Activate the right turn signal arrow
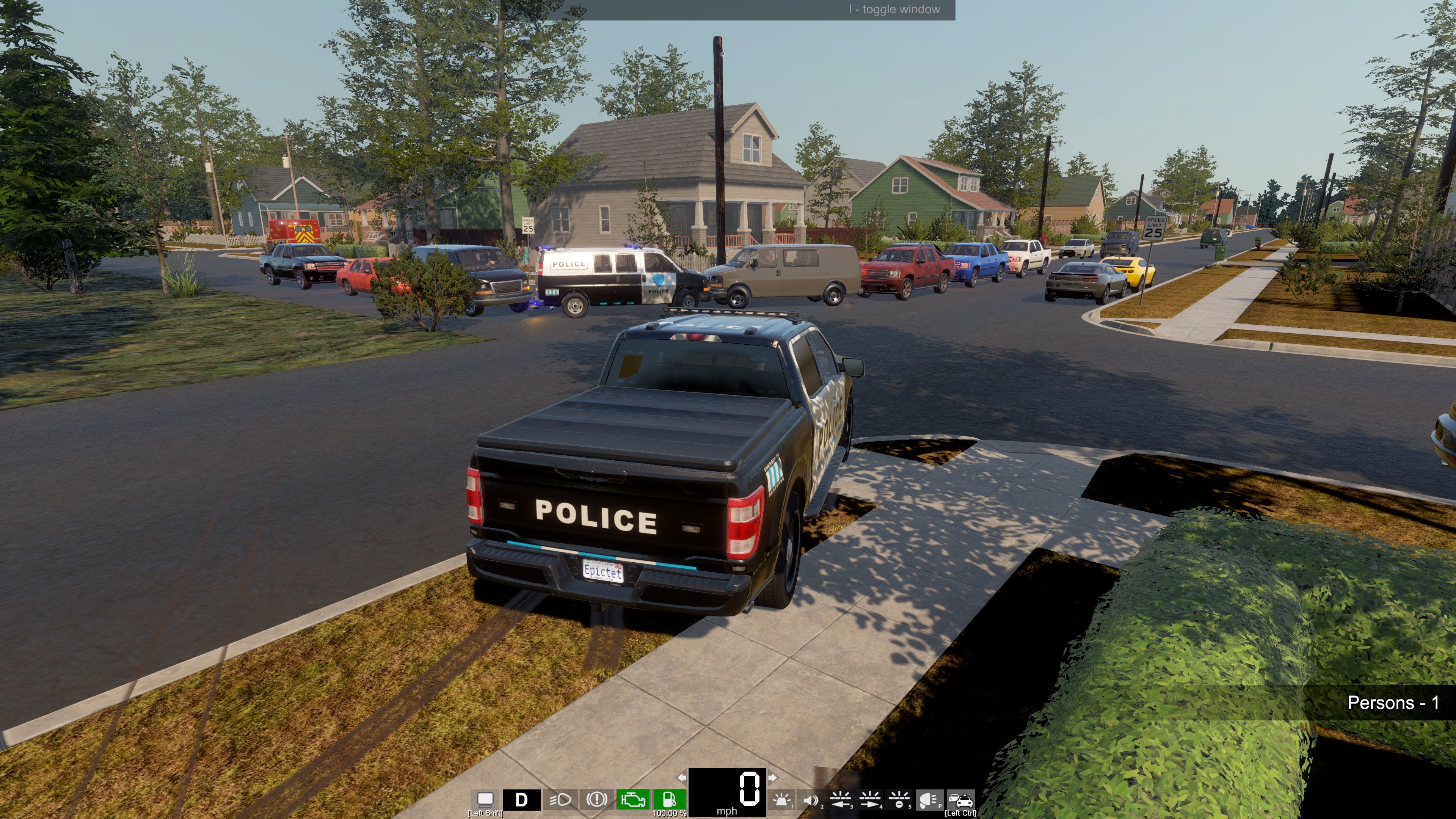Screen dimensions: 1456x819 pos(772,778)
